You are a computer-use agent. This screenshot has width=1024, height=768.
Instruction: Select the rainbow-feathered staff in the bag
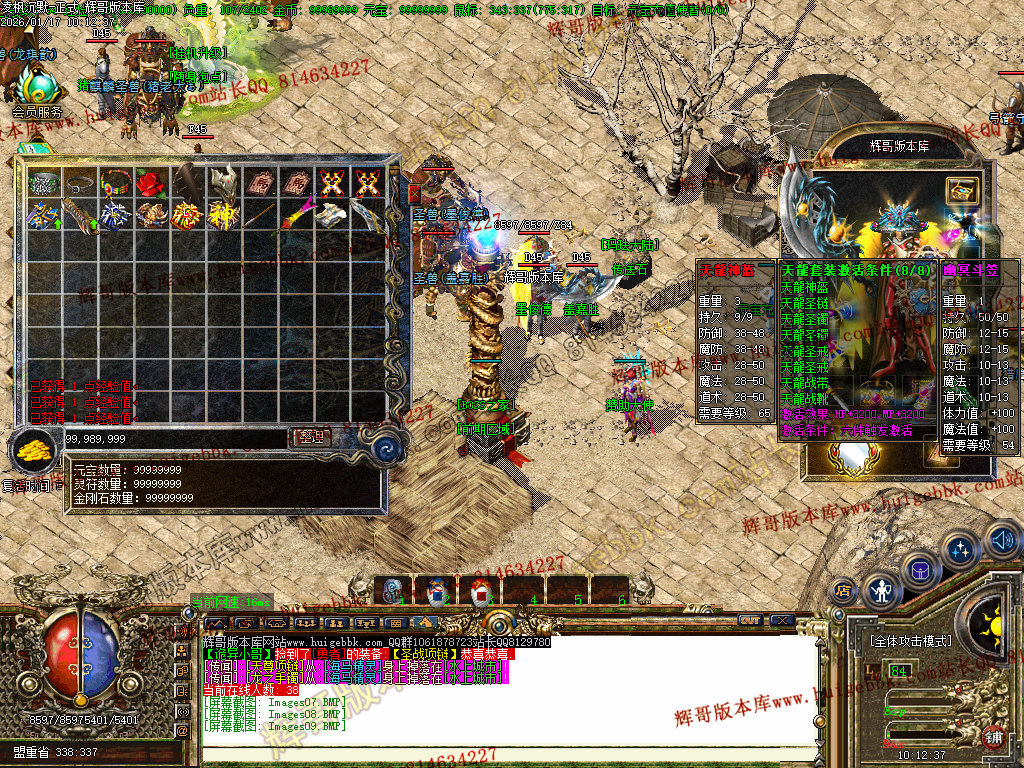coord(294,216)
